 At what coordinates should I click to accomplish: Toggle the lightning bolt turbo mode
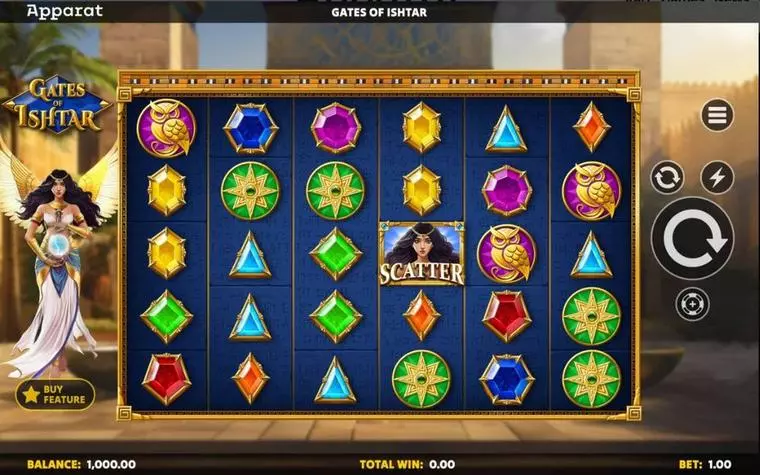click(x=717, y=178)
